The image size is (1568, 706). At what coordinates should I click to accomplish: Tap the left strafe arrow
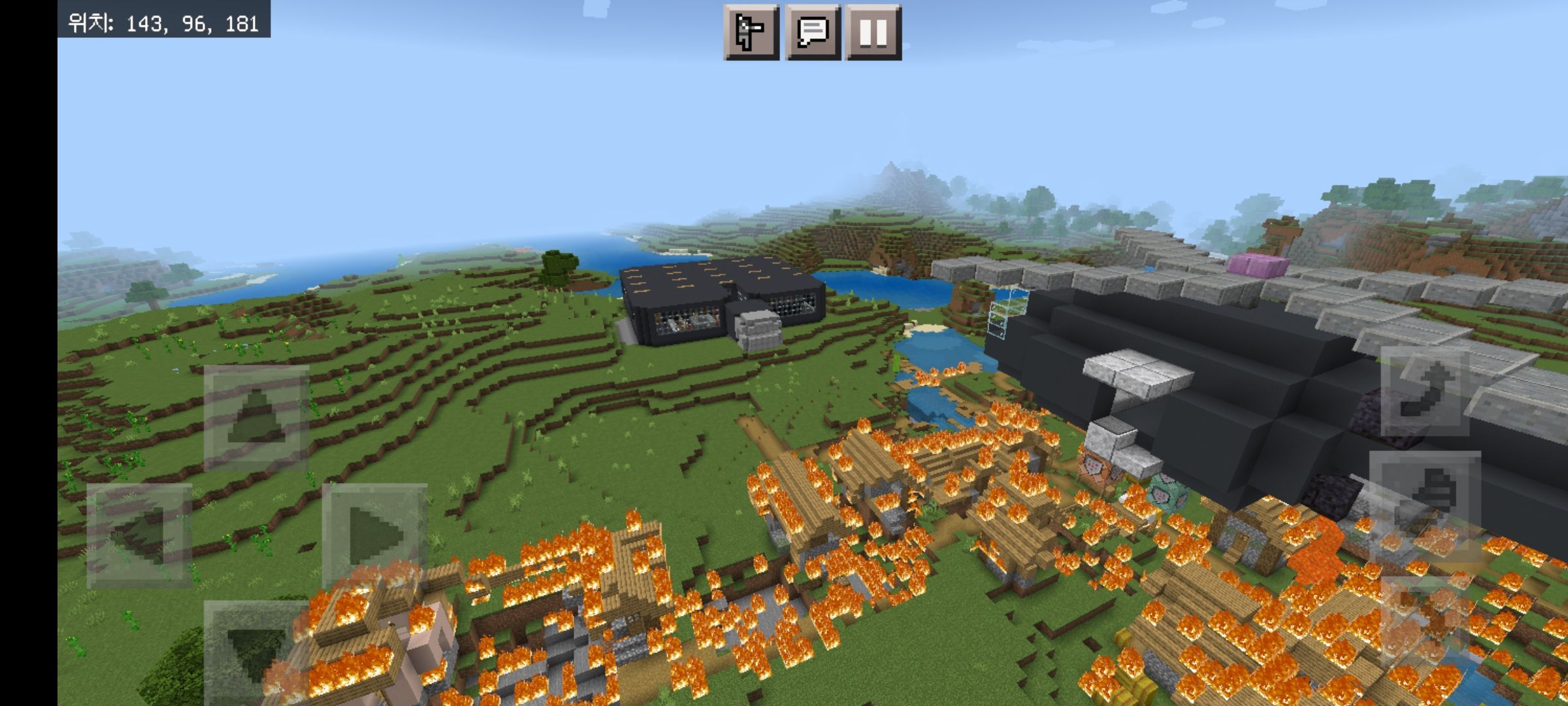click(139, 536)
